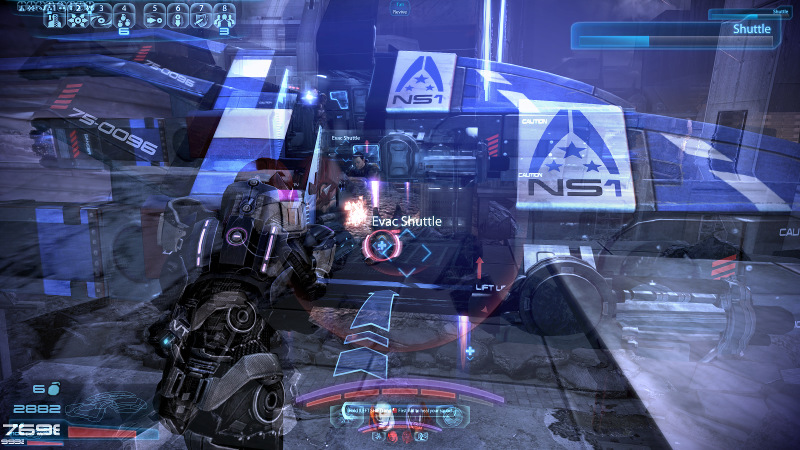Viewport: 800px width, 450px height.
Task: Click the Evac Shuttle objective marker
Action: (x=380, y=244)
